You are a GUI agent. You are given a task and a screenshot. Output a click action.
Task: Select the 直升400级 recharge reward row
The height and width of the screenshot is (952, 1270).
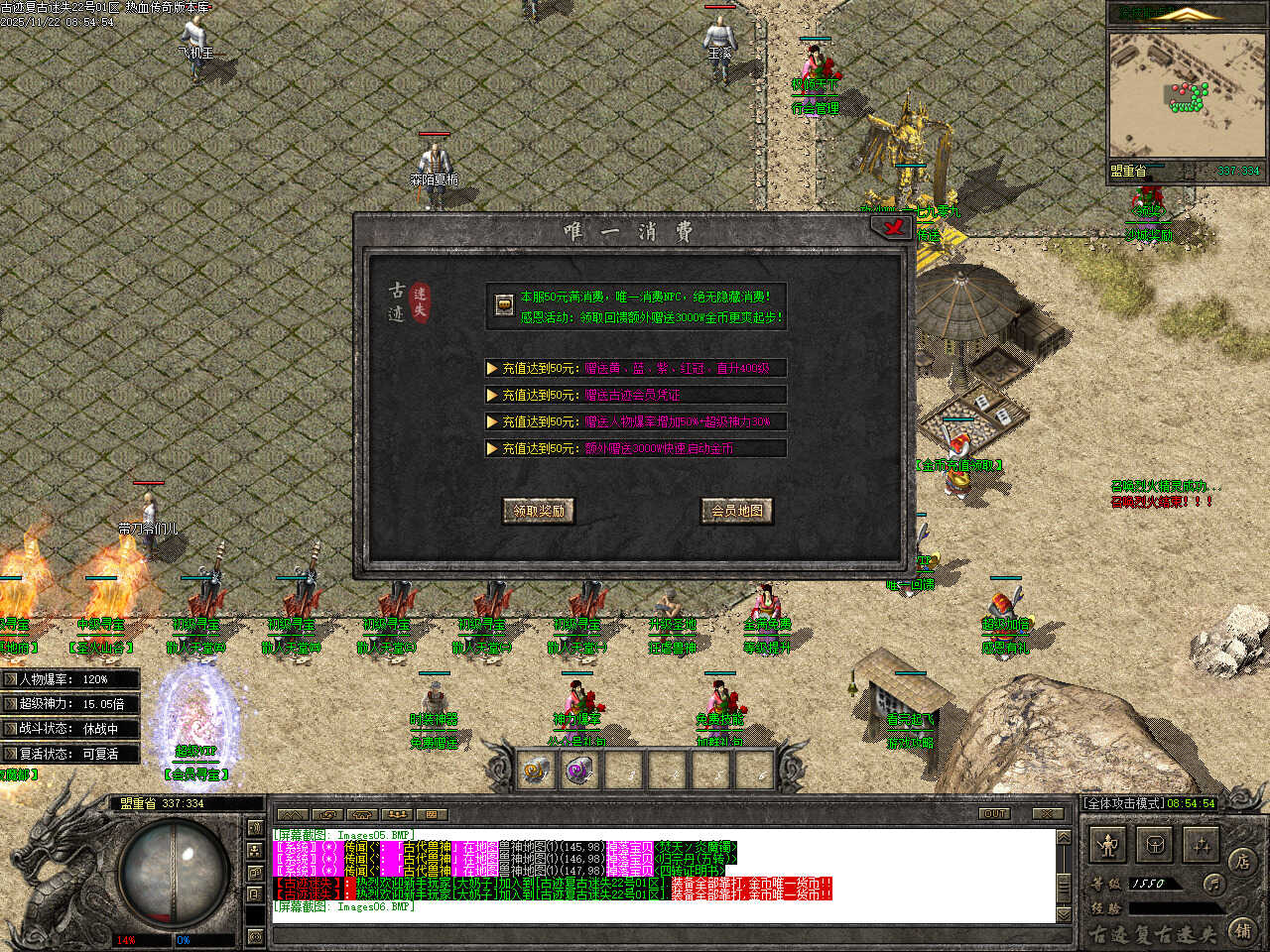point(635,368)
